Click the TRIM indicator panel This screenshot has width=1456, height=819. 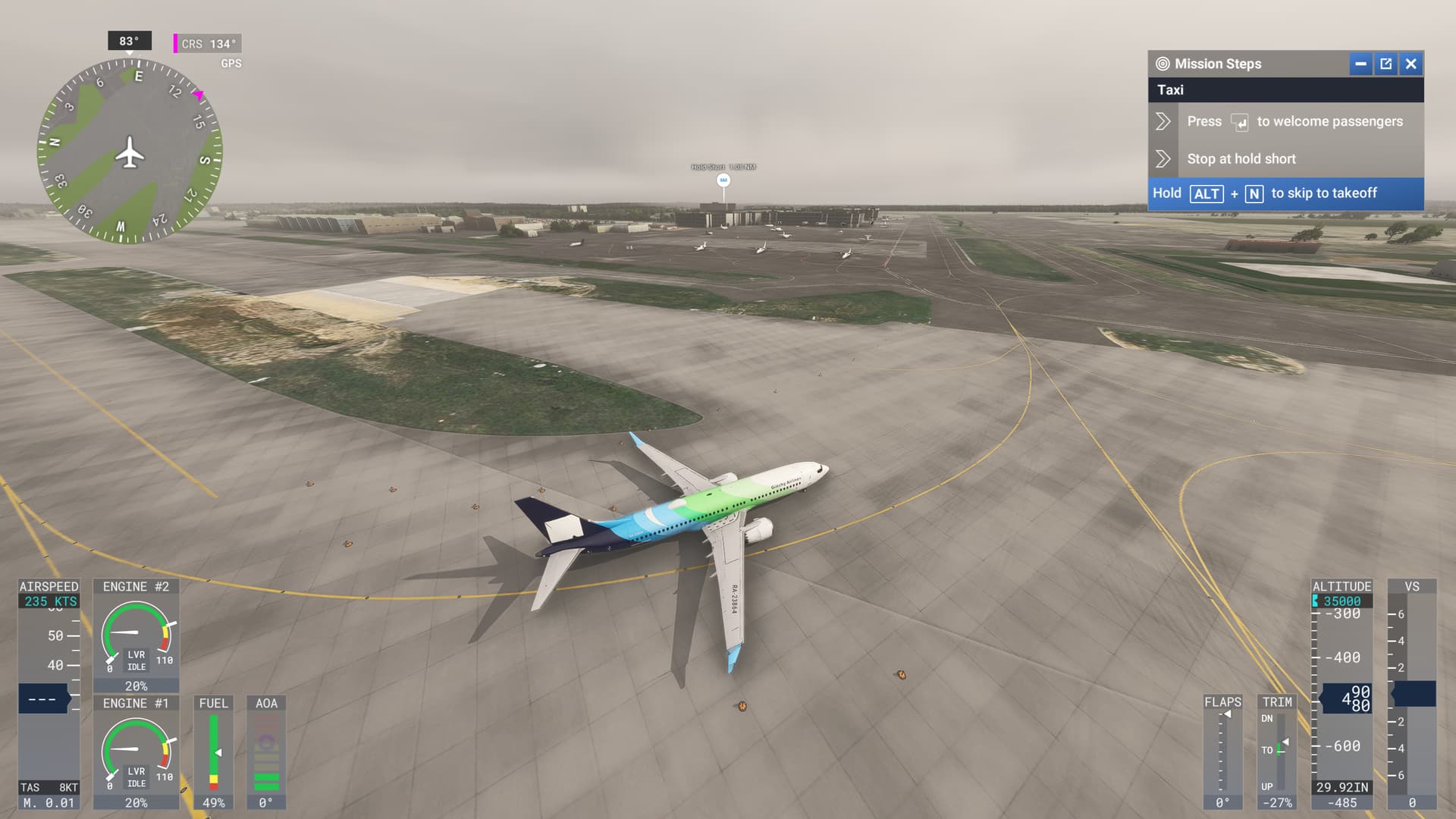1278,751
